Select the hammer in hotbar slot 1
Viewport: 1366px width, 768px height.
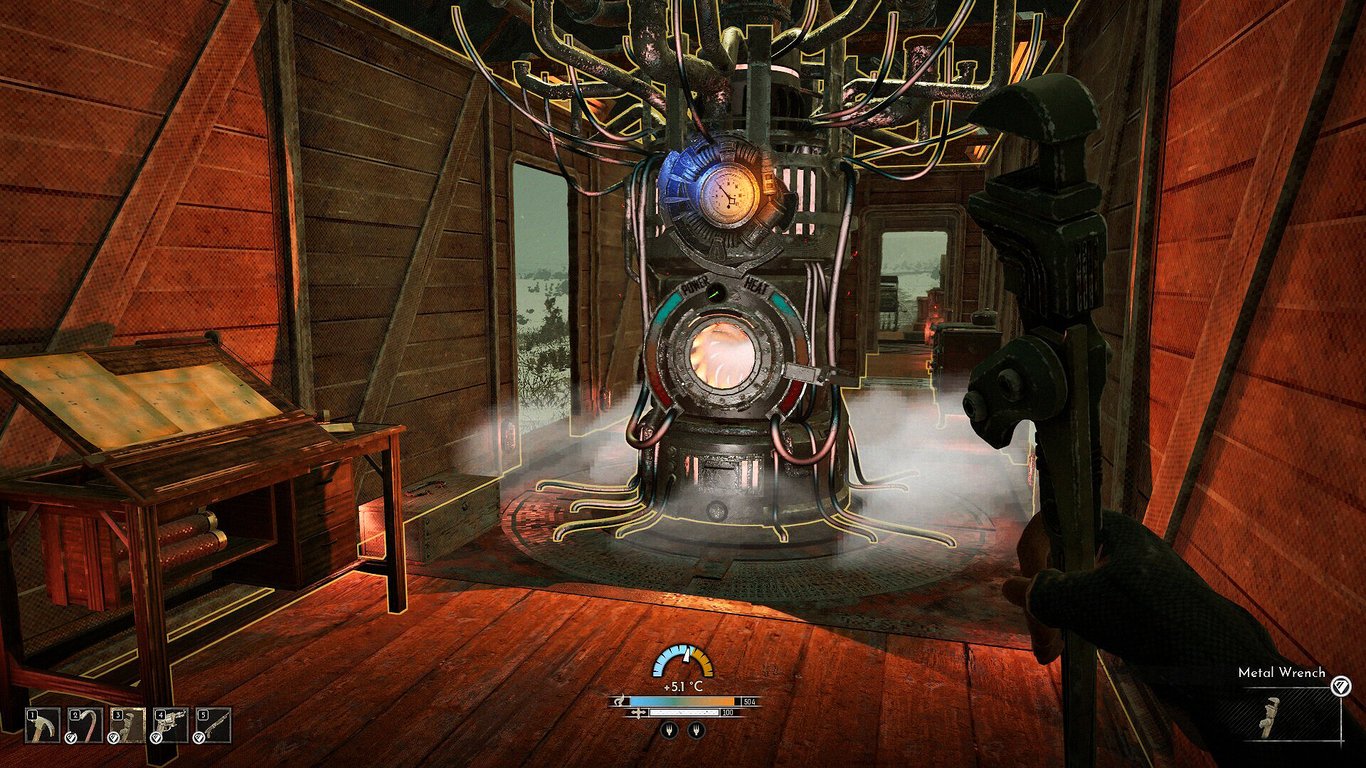click(42, 723)
